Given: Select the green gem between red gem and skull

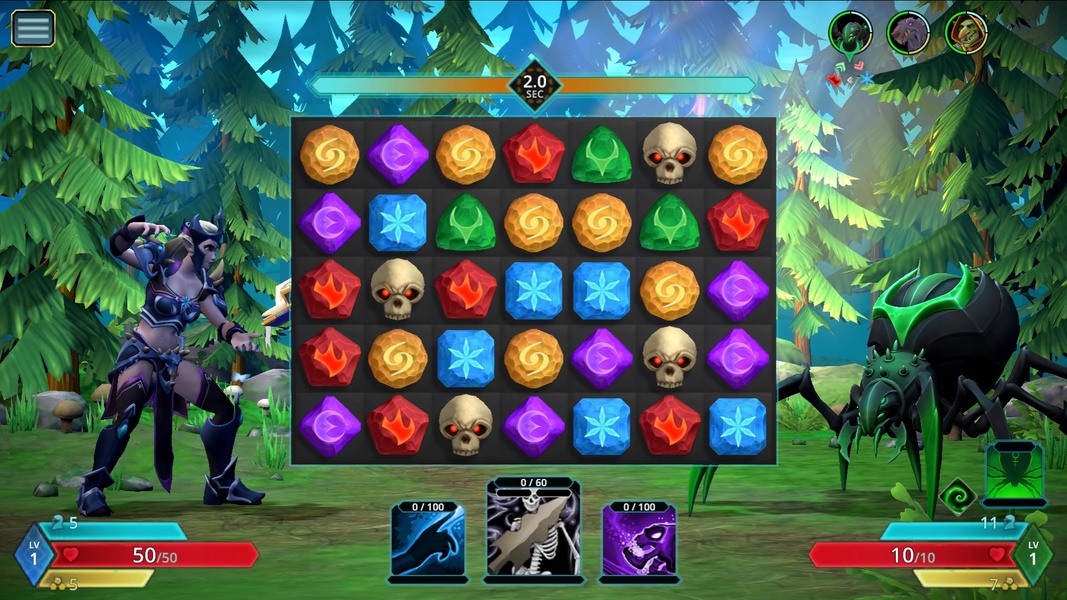Looking at the screenshot, I should coord(601,154).
